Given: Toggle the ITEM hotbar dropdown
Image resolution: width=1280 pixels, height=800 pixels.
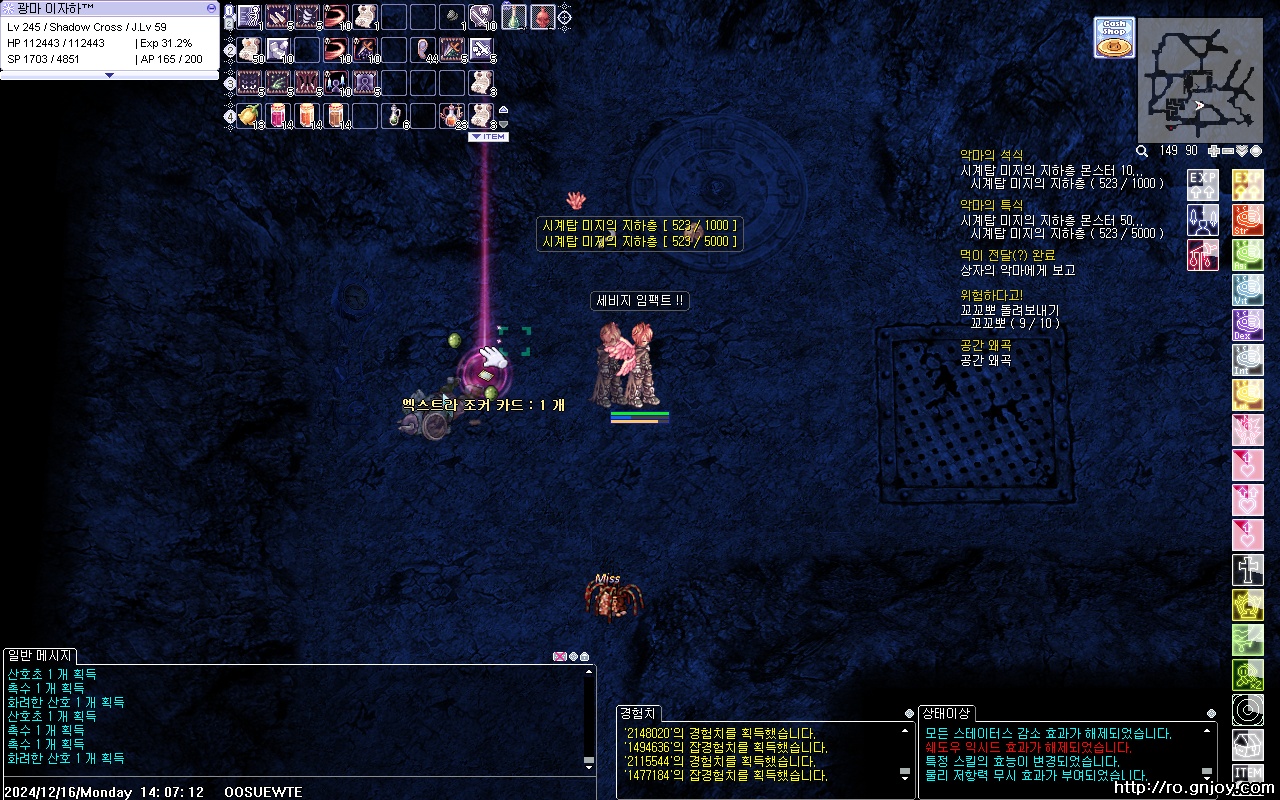Looking at the screenshot, I should click(x=488, y=137).
